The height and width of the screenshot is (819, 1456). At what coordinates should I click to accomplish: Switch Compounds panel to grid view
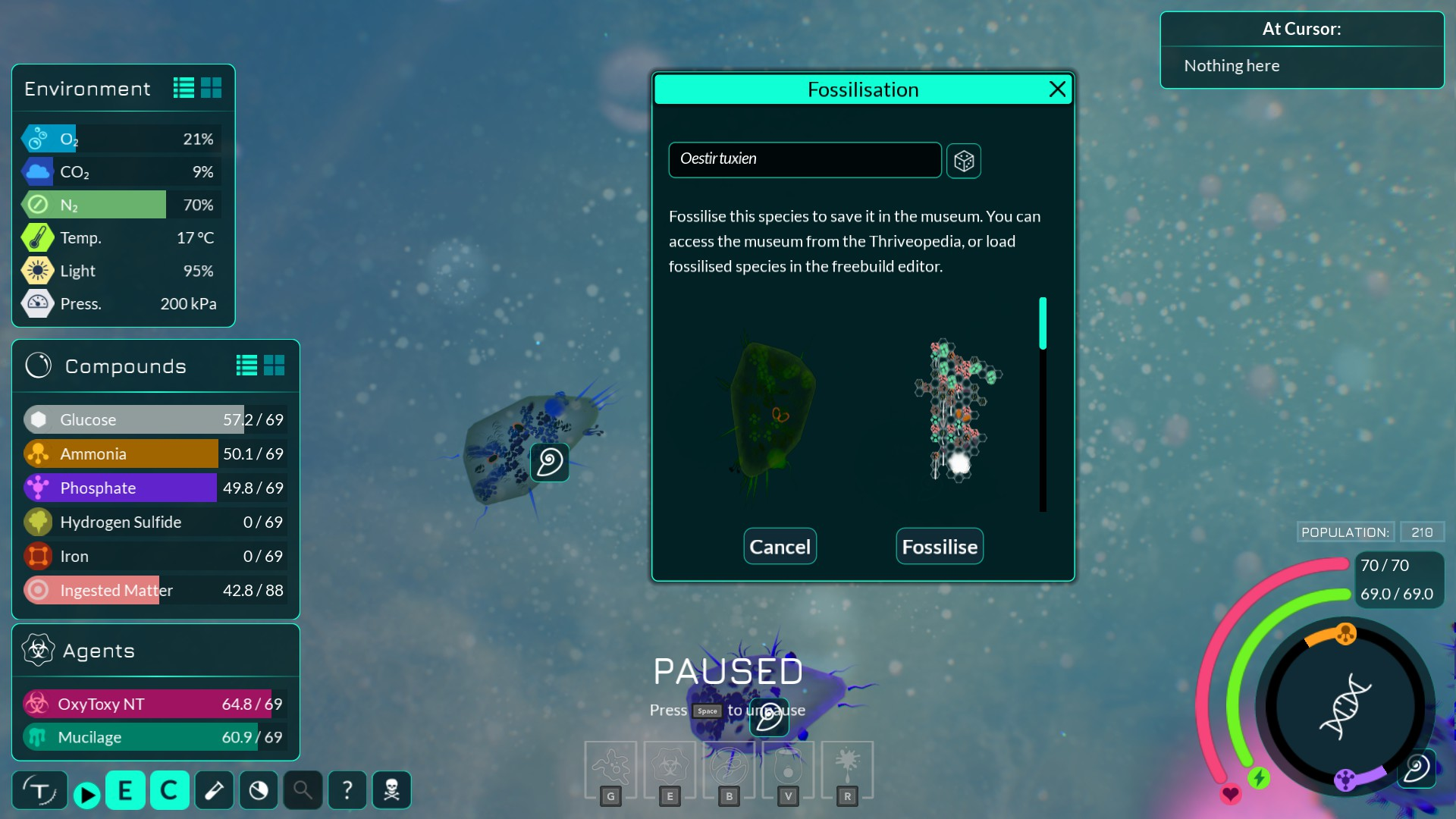coord(275,366)
